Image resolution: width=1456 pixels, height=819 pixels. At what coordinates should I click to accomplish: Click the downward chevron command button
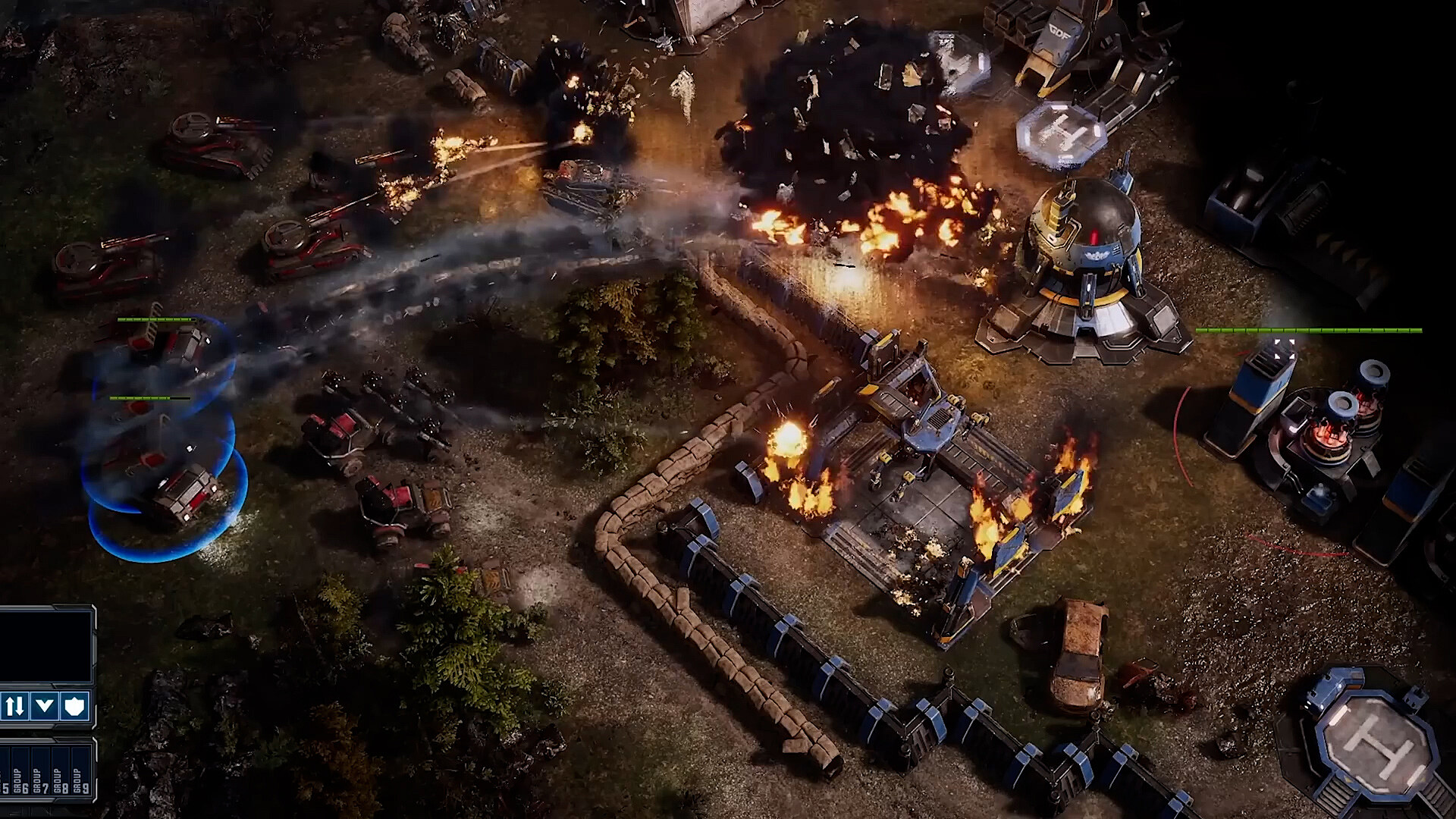(x=45, y=706)
